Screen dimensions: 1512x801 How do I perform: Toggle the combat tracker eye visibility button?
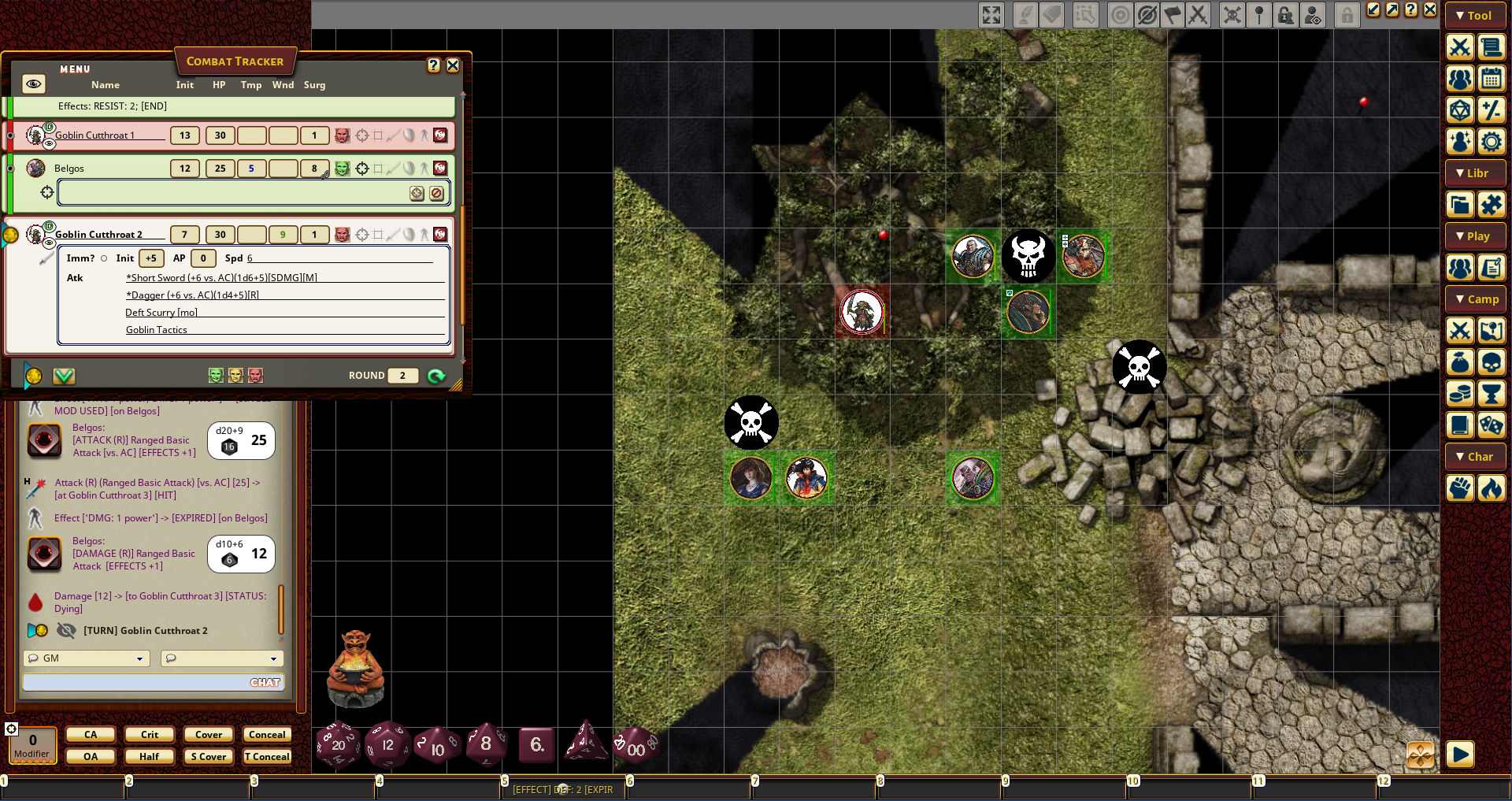tap(33, 83)
